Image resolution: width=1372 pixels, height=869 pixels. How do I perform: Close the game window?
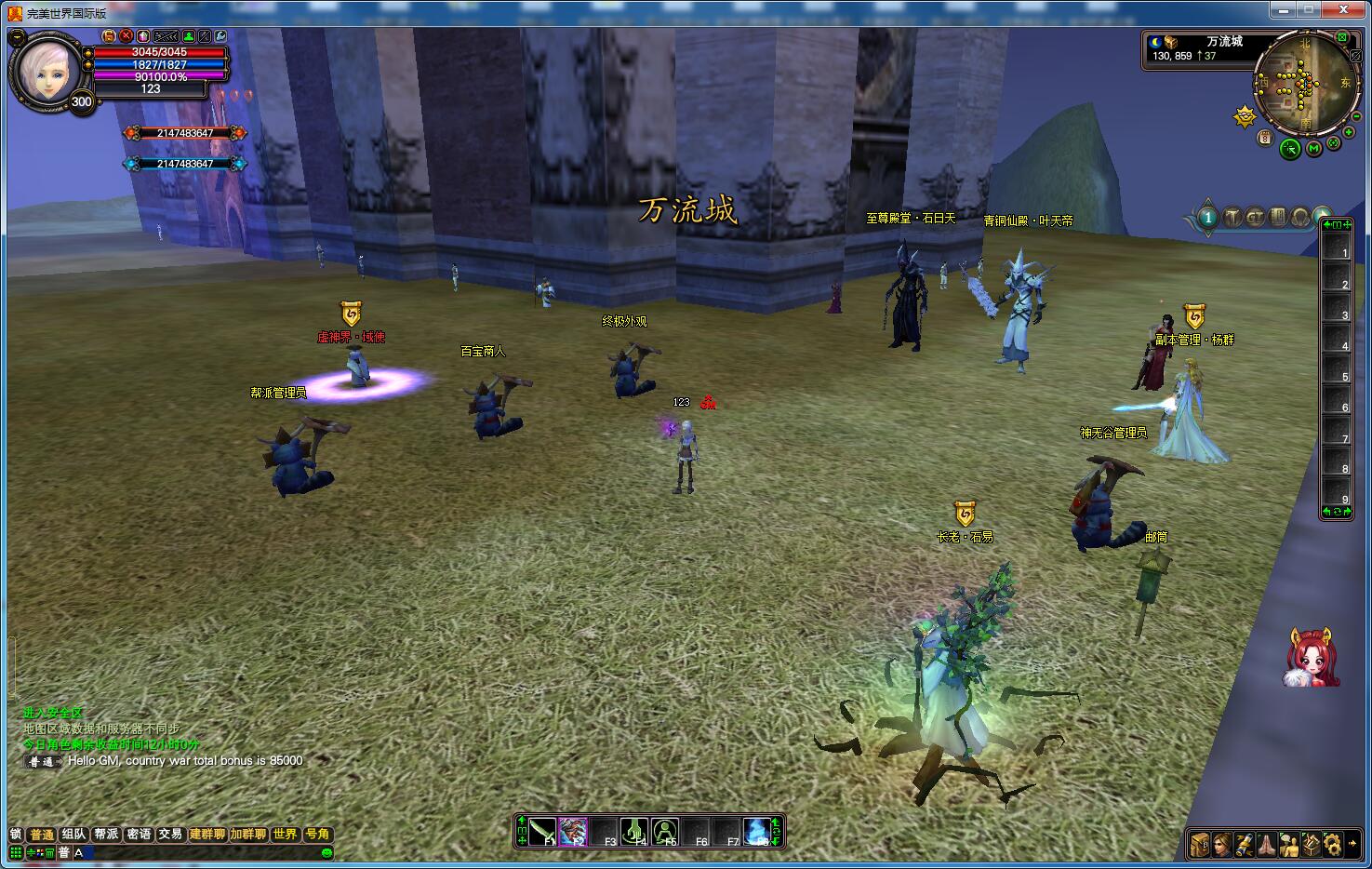(x=1343, y=10)
